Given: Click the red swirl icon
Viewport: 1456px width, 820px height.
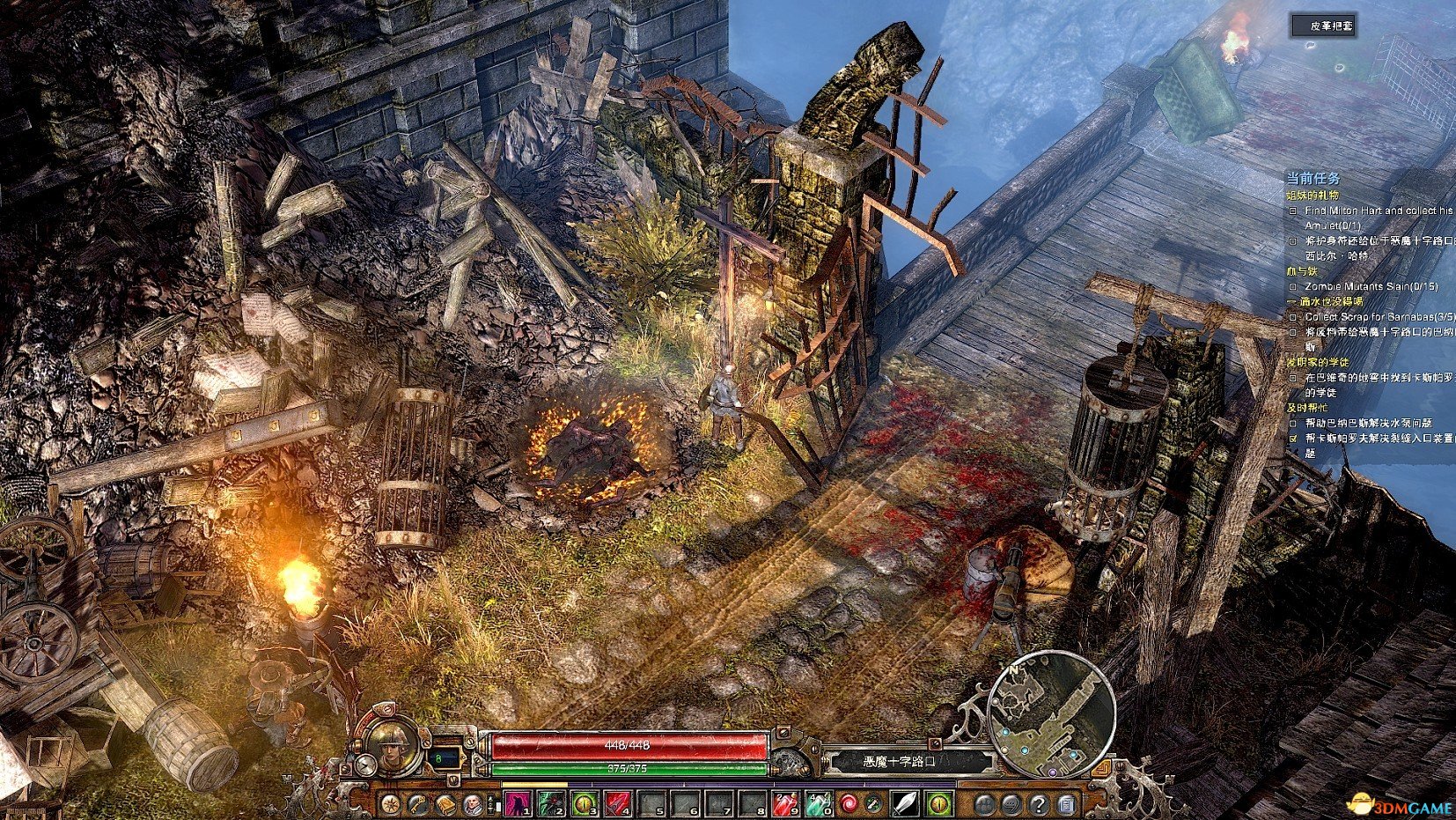Looking at the screenshot, I should [x=849, y=804].
